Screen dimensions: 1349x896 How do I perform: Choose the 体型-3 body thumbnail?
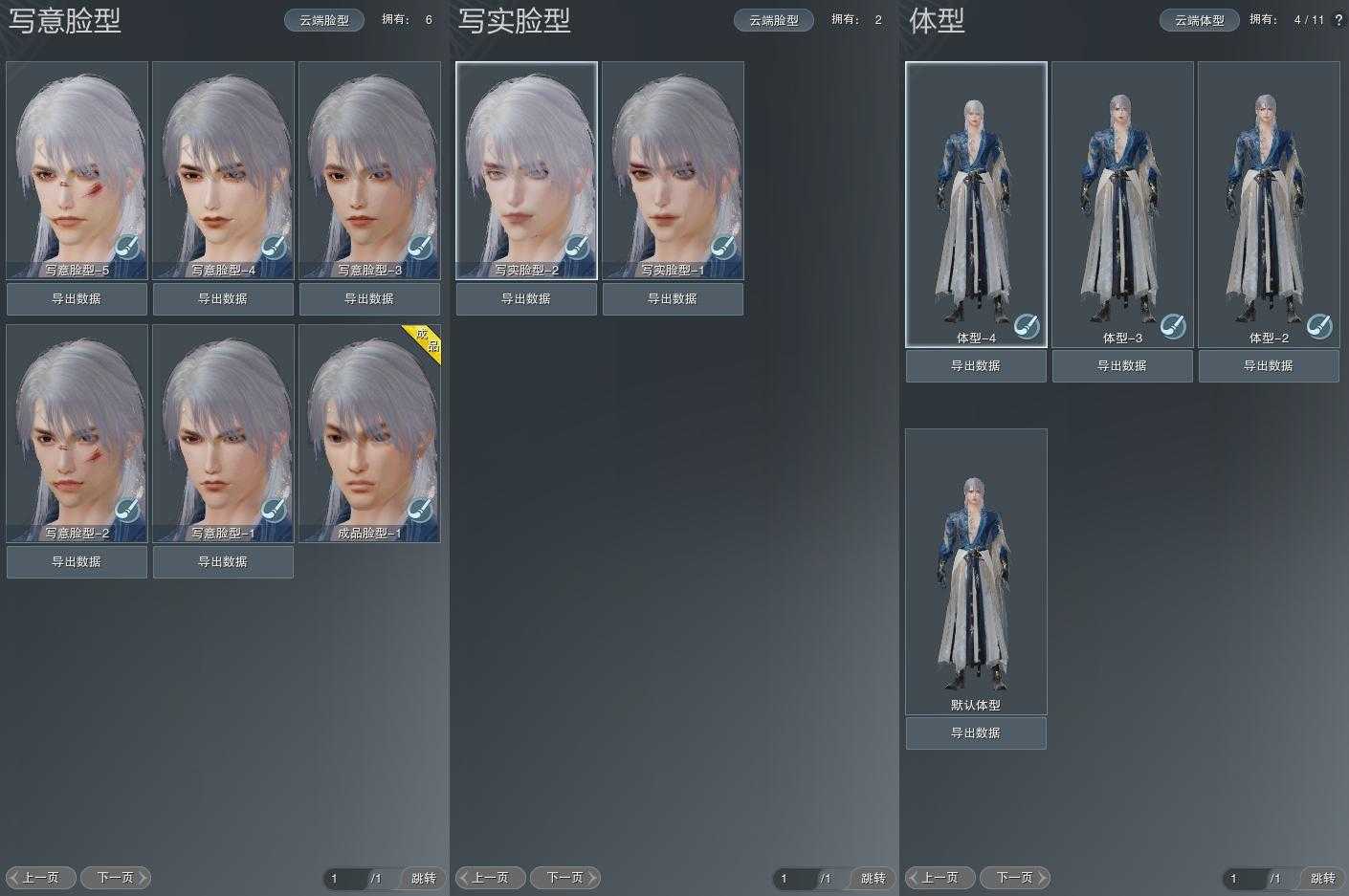click(1122, 201)
